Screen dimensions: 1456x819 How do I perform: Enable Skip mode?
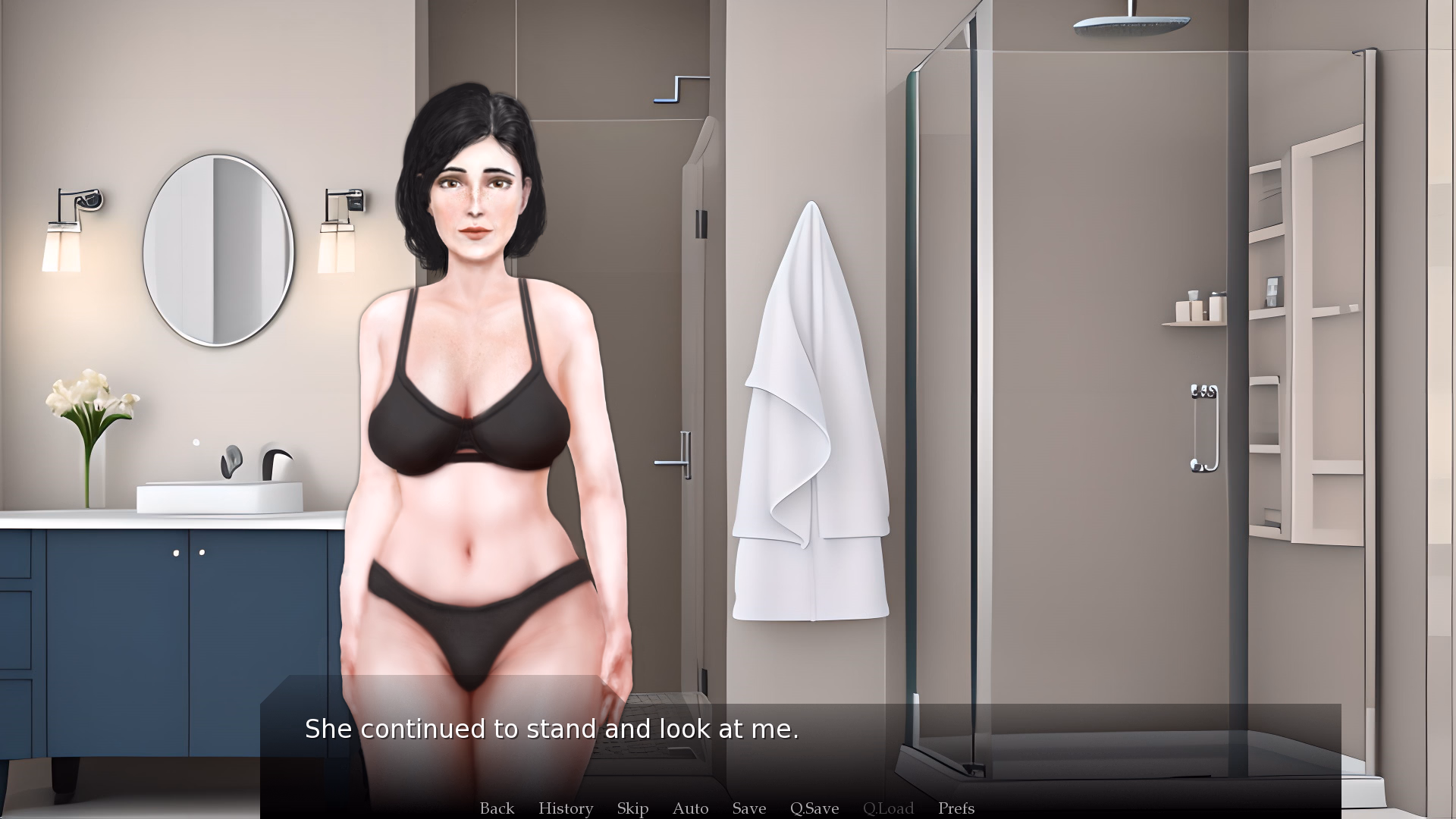pos(632,808)
